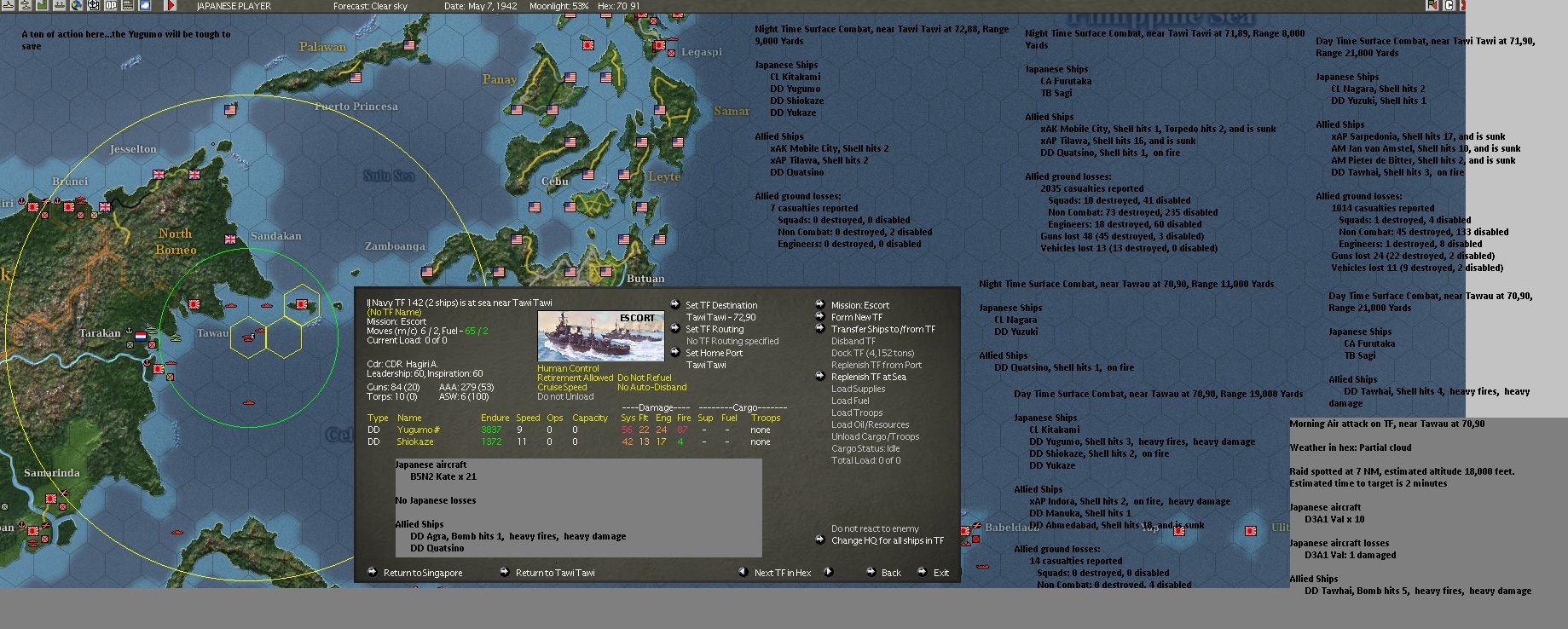Select the first naval ship toolbar icon
Screen dimensions: 1568x629
click(9, 7)
